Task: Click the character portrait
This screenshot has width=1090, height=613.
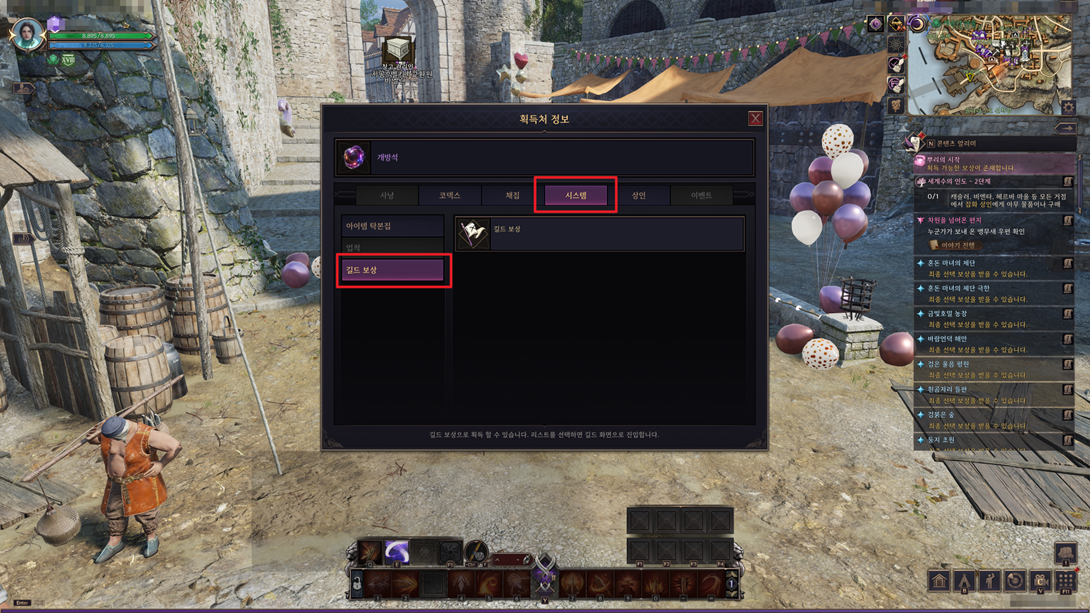Action: coord(27,33)
